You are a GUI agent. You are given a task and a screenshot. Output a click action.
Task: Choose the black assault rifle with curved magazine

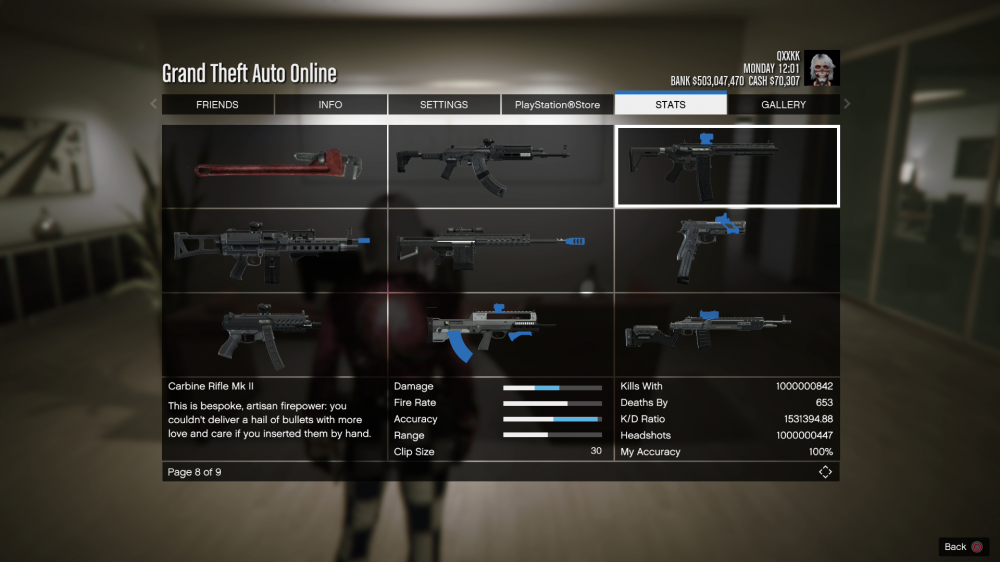coord(500,166)
